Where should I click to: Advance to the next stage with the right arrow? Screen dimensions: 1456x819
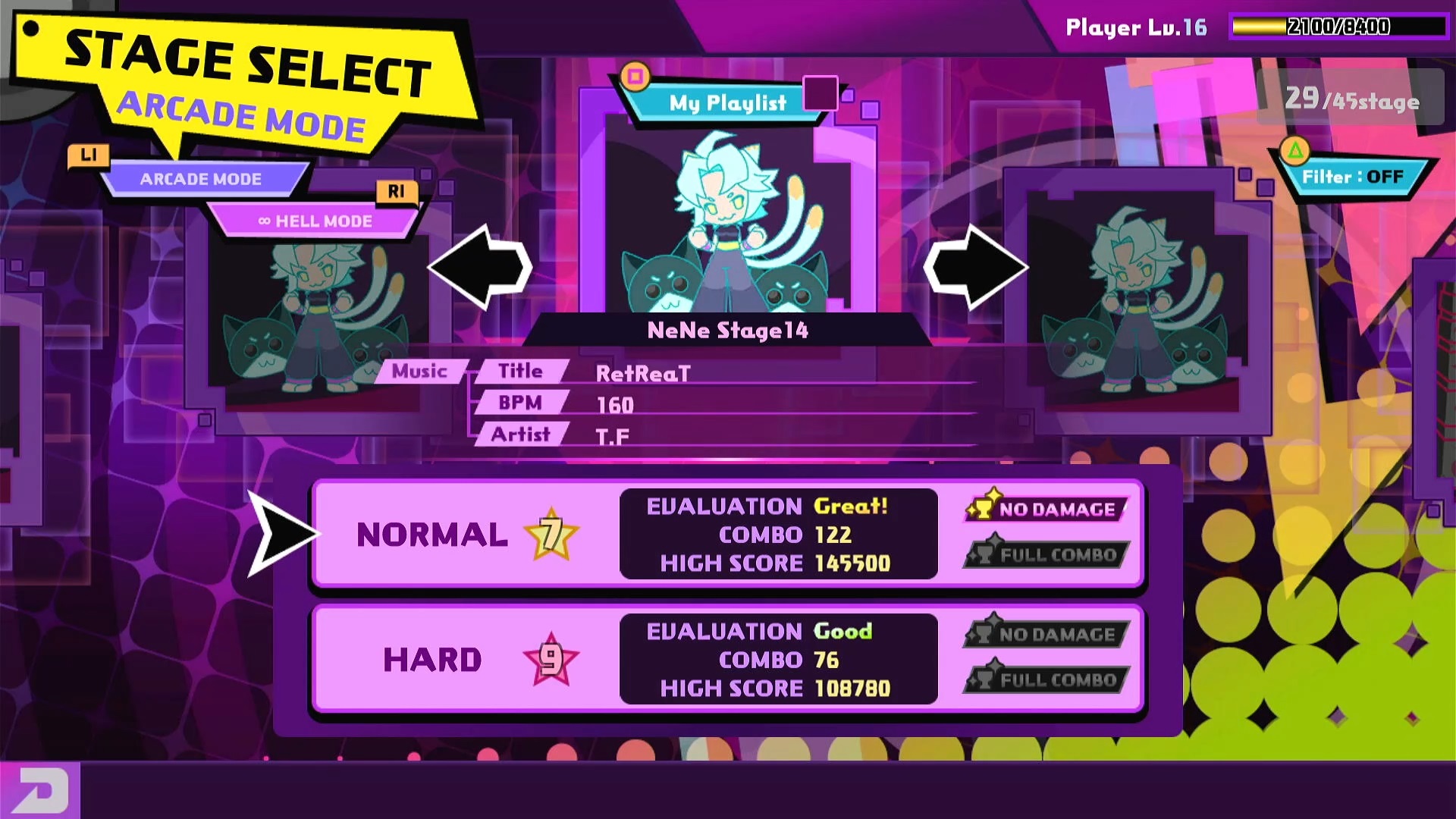coord(976,266)
